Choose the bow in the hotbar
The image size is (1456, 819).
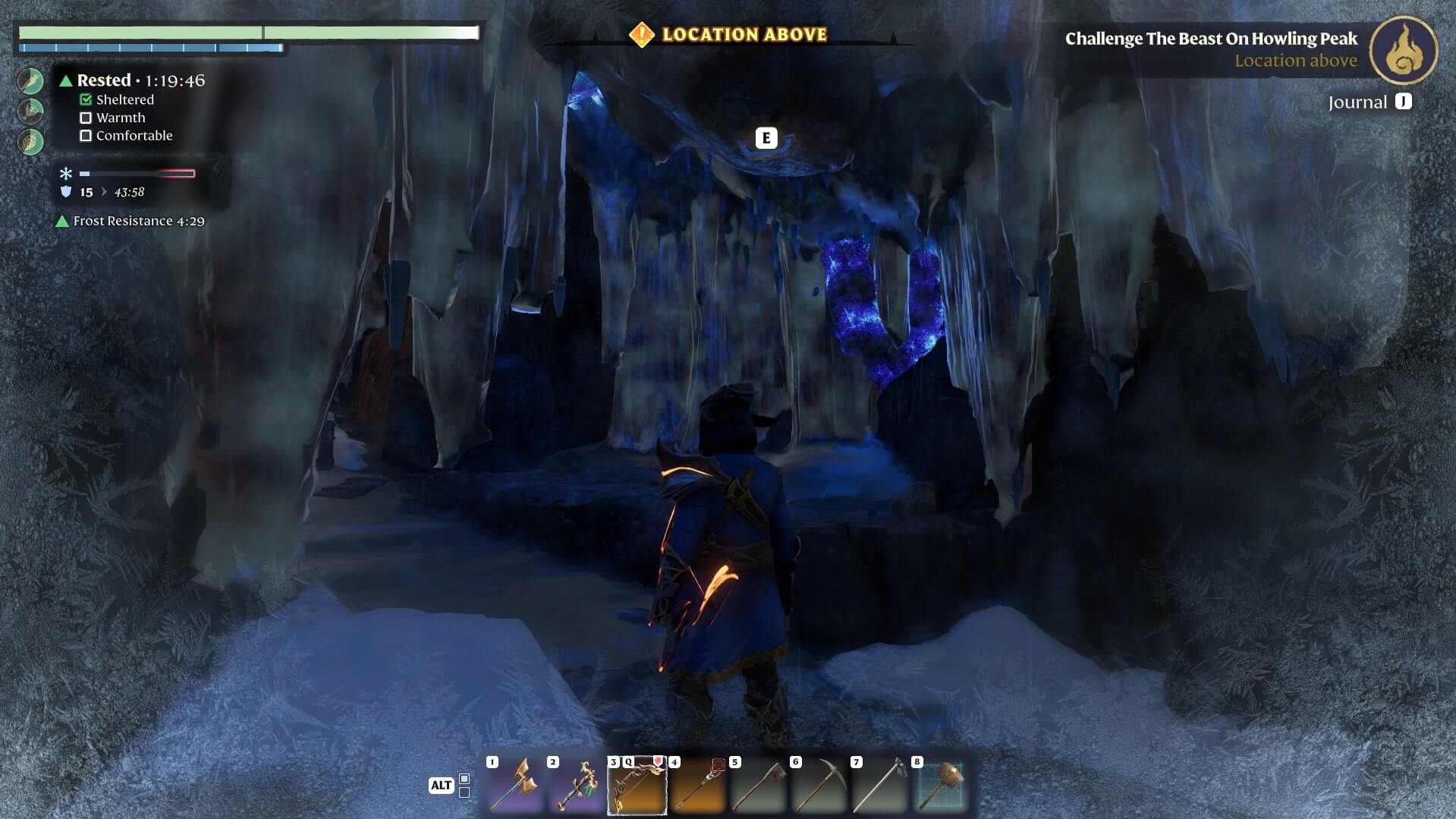(637, 786)
